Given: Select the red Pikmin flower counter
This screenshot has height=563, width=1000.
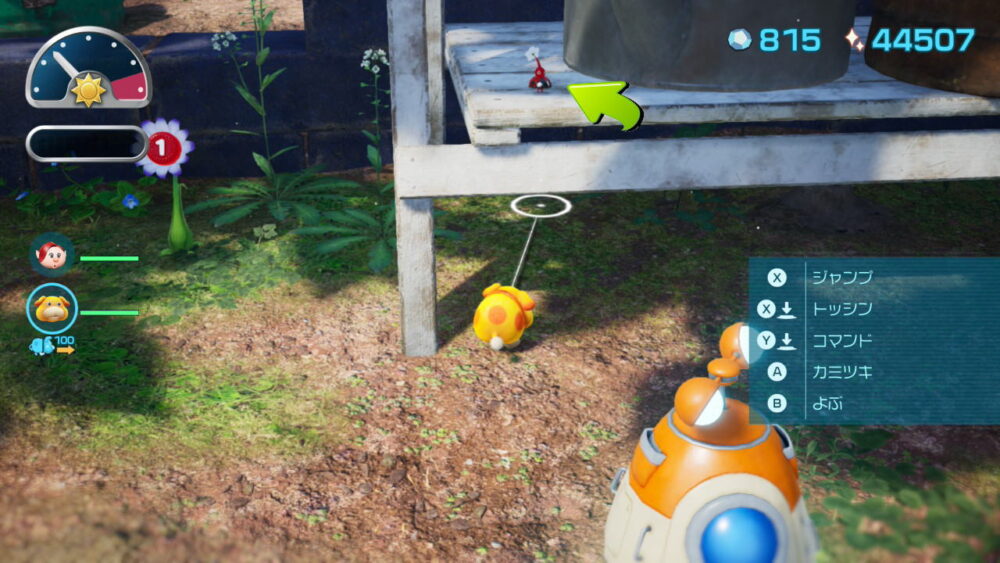Looking at the screenshot, I should (x=165, y=149).
